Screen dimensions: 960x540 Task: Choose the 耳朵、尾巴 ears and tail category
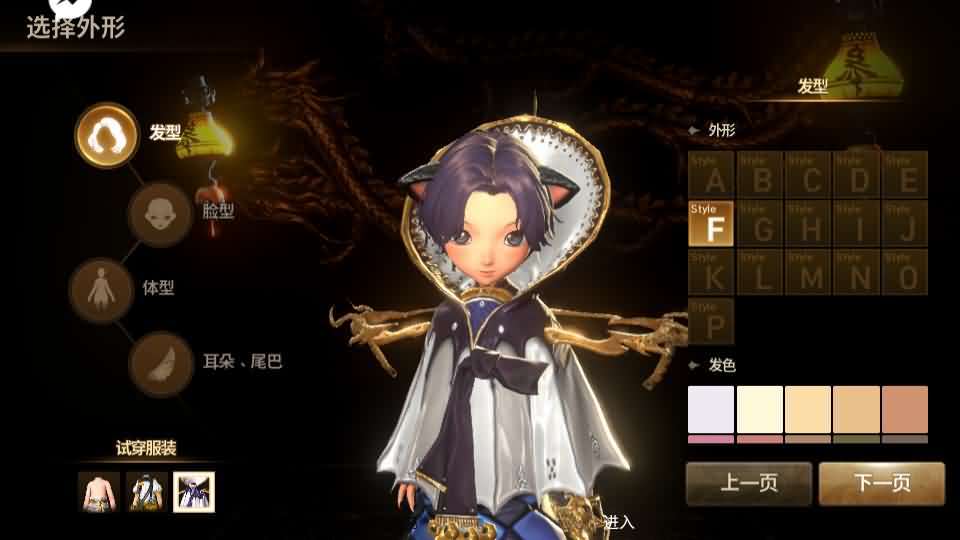pyautogui.click(x=160, y=363)
